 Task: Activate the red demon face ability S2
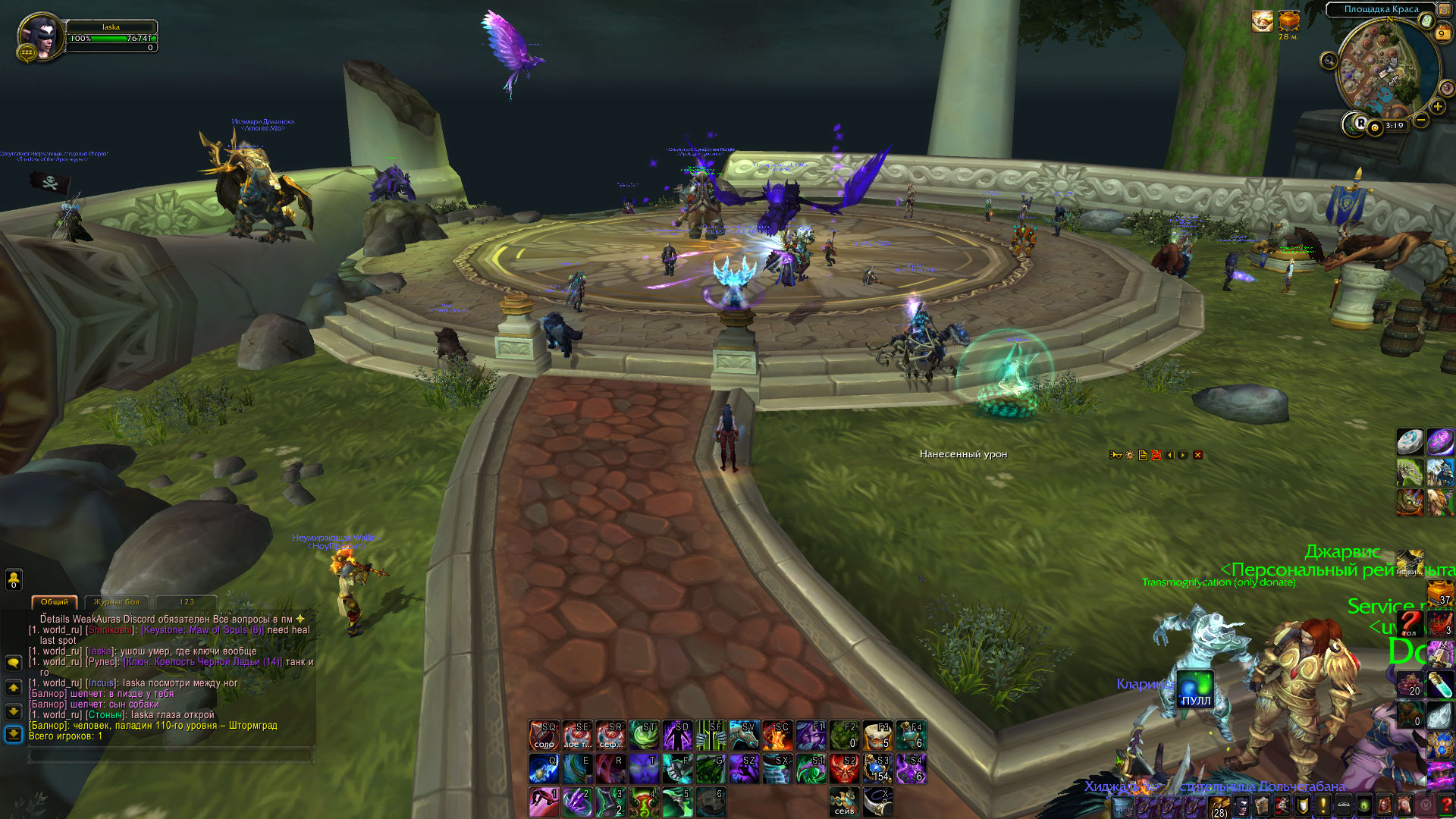tap(844, 769)
